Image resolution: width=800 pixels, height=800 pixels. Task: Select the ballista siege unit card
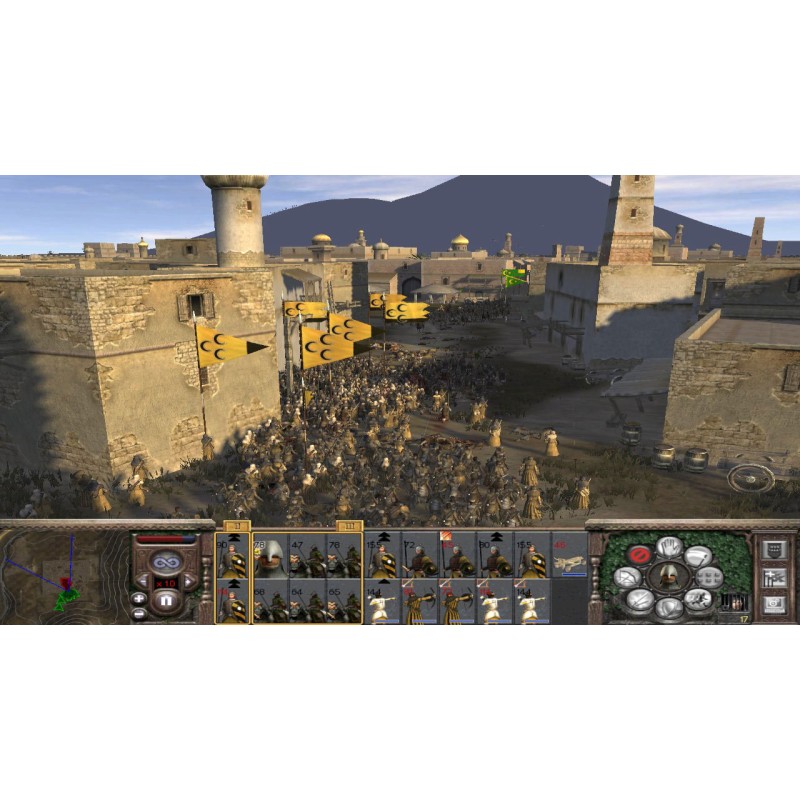pos(570,563)
